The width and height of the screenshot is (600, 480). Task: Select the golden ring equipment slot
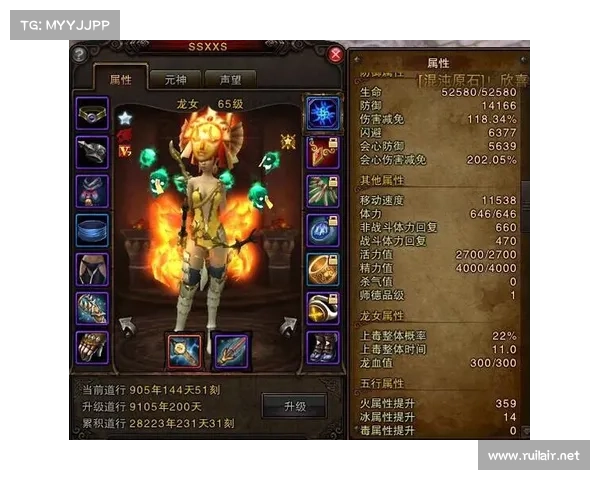(322, 268)
